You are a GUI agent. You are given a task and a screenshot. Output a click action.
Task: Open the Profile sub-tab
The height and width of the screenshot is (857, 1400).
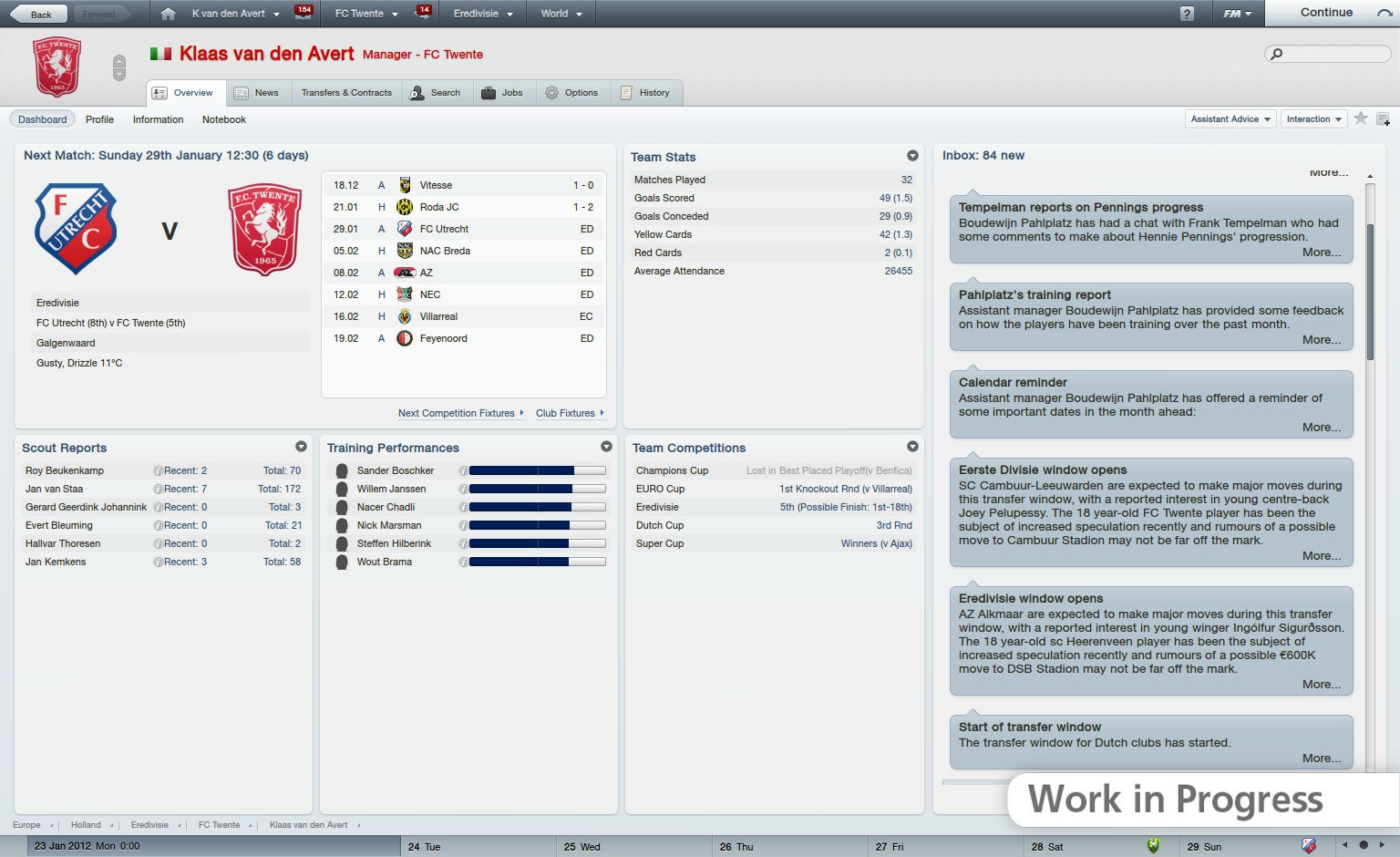tap(99, 119)
